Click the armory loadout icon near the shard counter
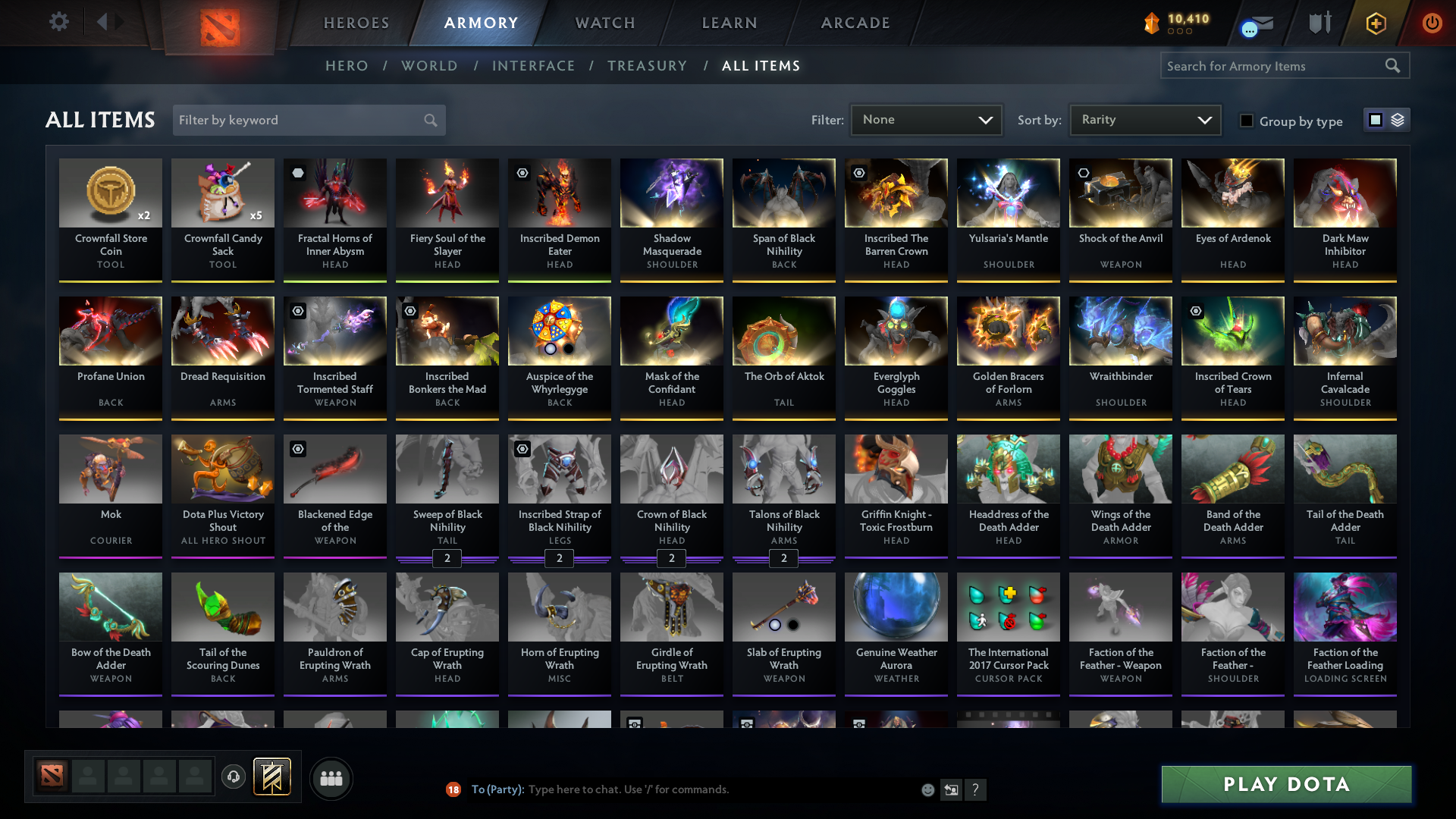This screenshot has width=1456, height=819. tap(1320, 22)
